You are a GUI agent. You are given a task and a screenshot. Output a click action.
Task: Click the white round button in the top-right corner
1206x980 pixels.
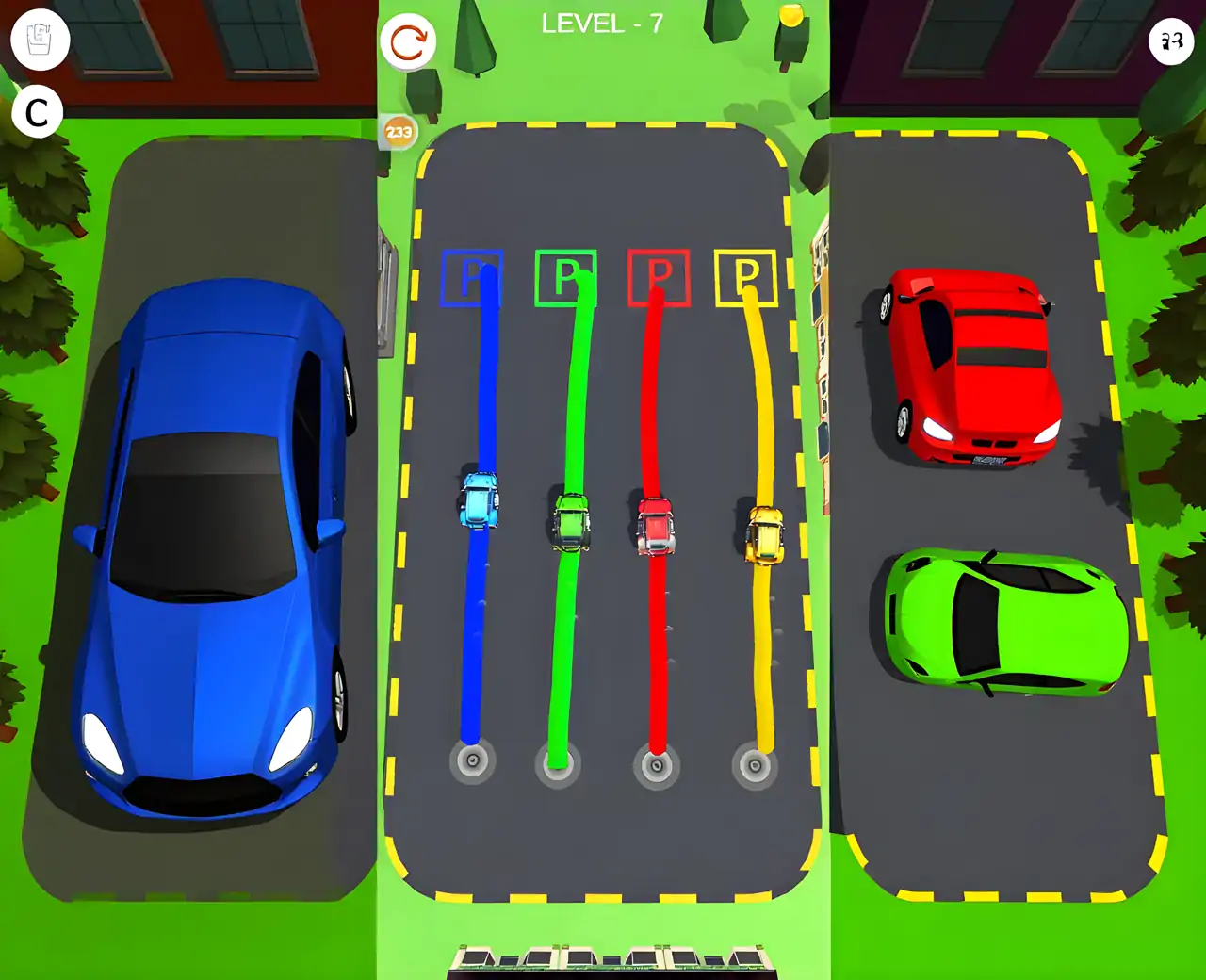pos(1171,41)
